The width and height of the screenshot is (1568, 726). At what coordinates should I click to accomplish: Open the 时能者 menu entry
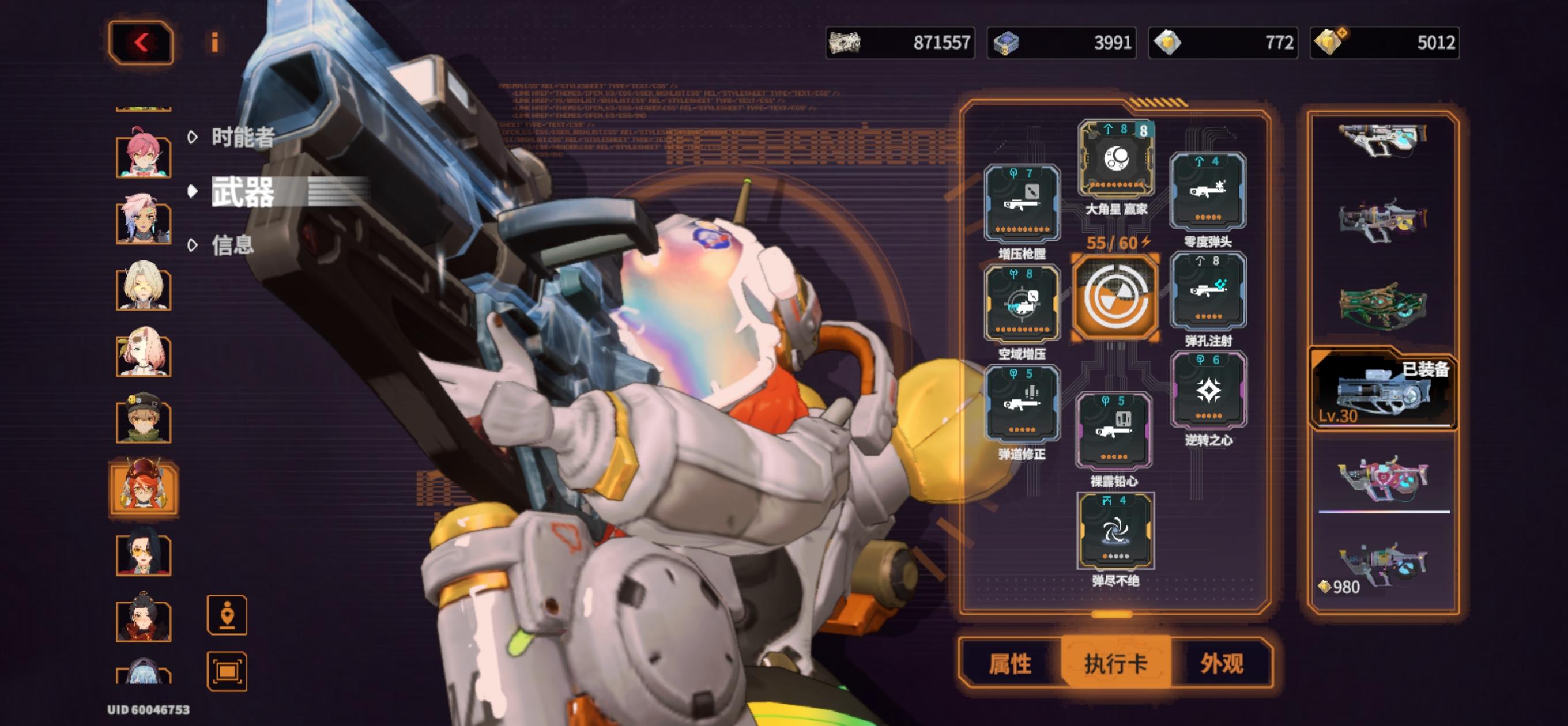(242, 138)
